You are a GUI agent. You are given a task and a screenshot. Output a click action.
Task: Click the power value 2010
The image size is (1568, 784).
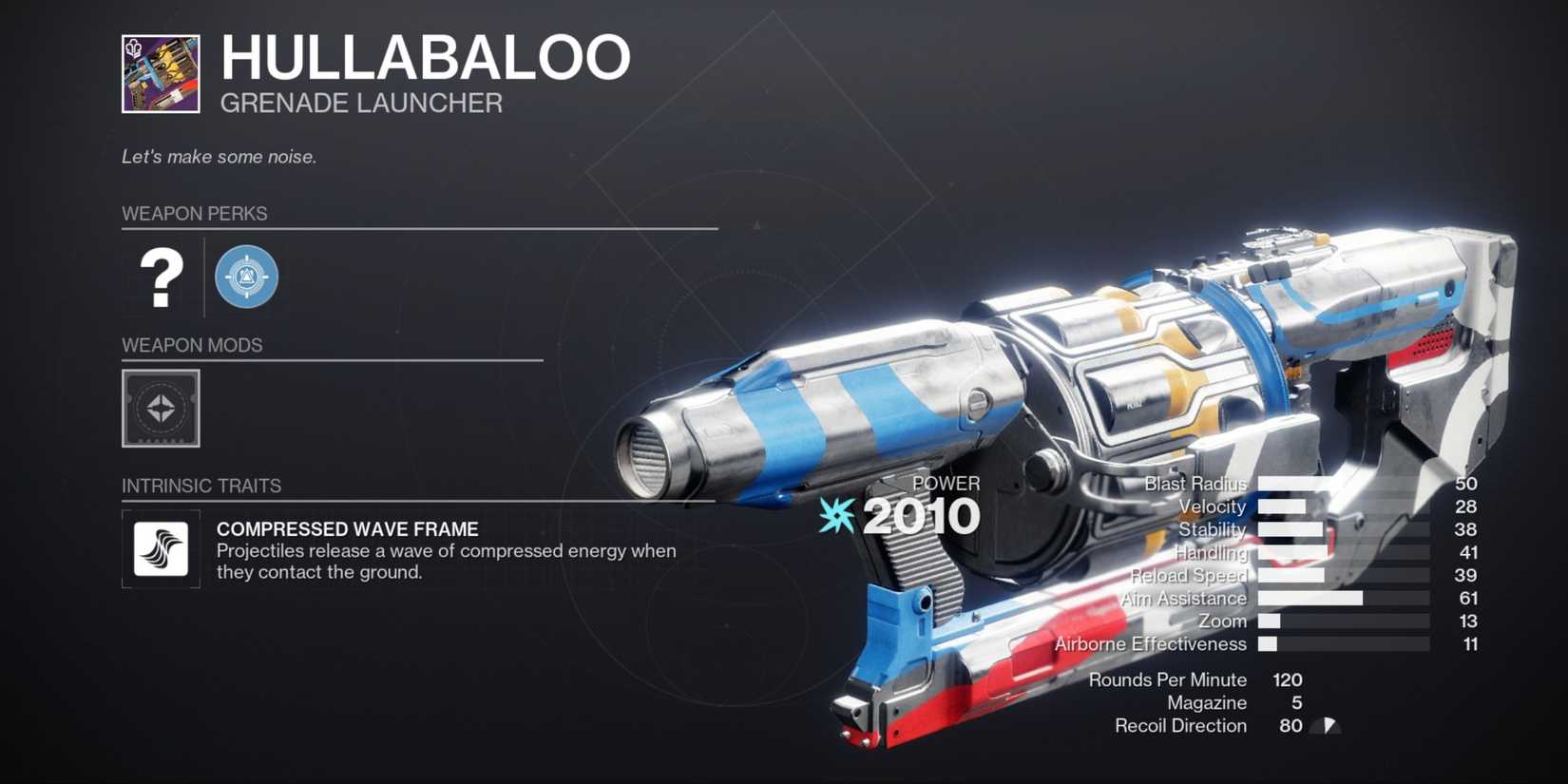tap(924, 516)
